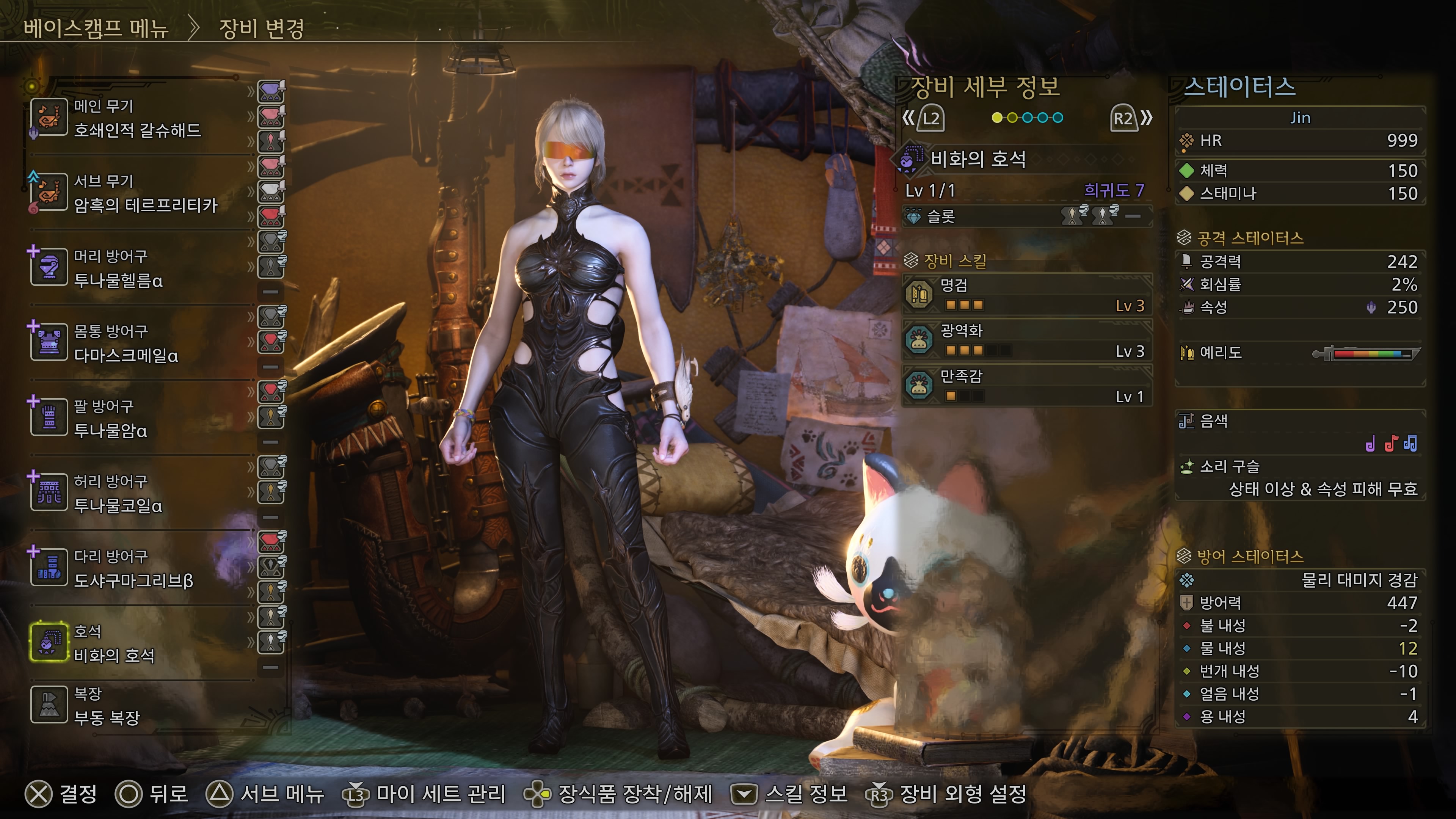Show details for the 명검 skill
Screen dimensions: 1456x819
click(1026, 295)
